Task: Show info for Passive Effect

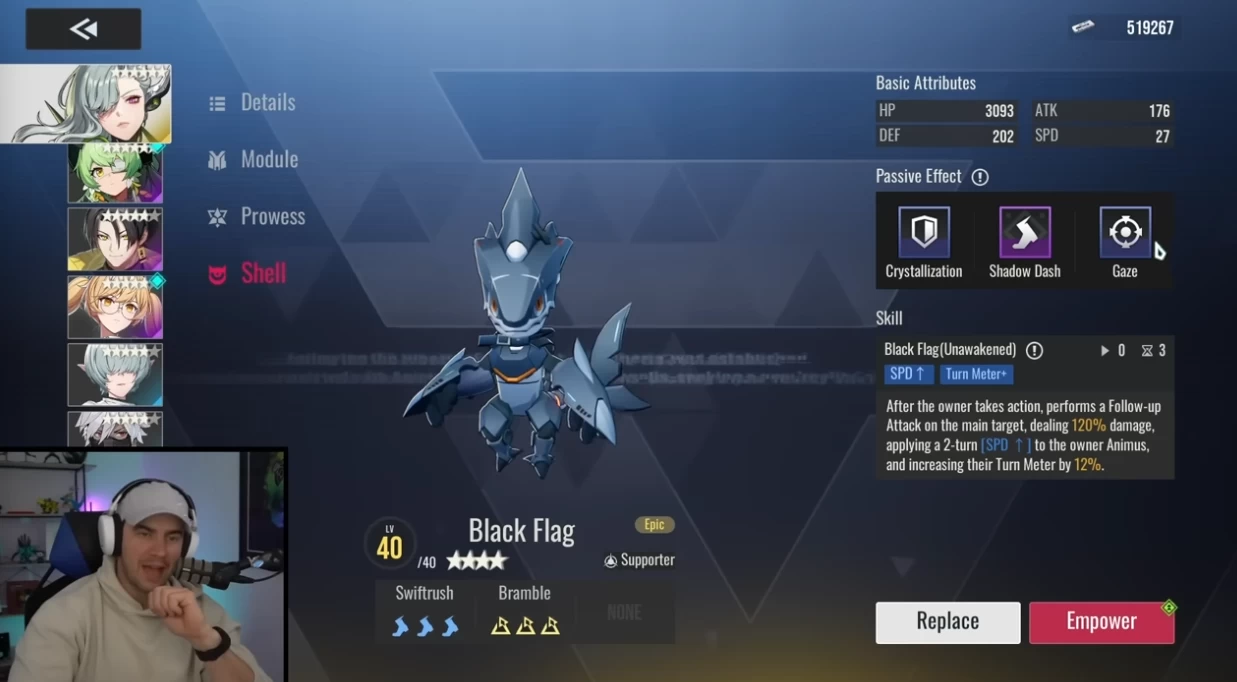Action: click(x=980, y=177)
